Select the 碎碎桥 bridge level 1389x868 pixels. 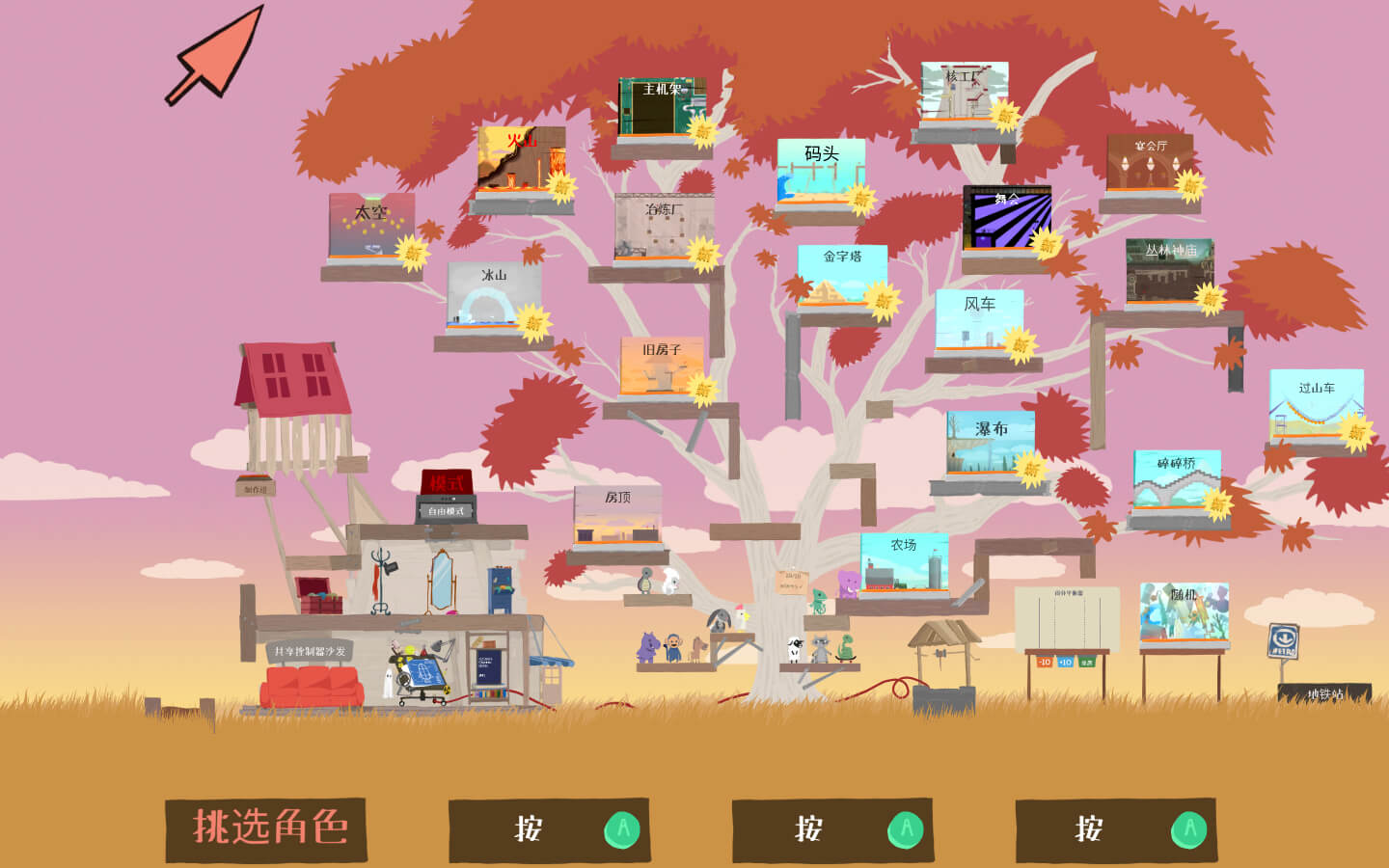tap(1176, 480)
